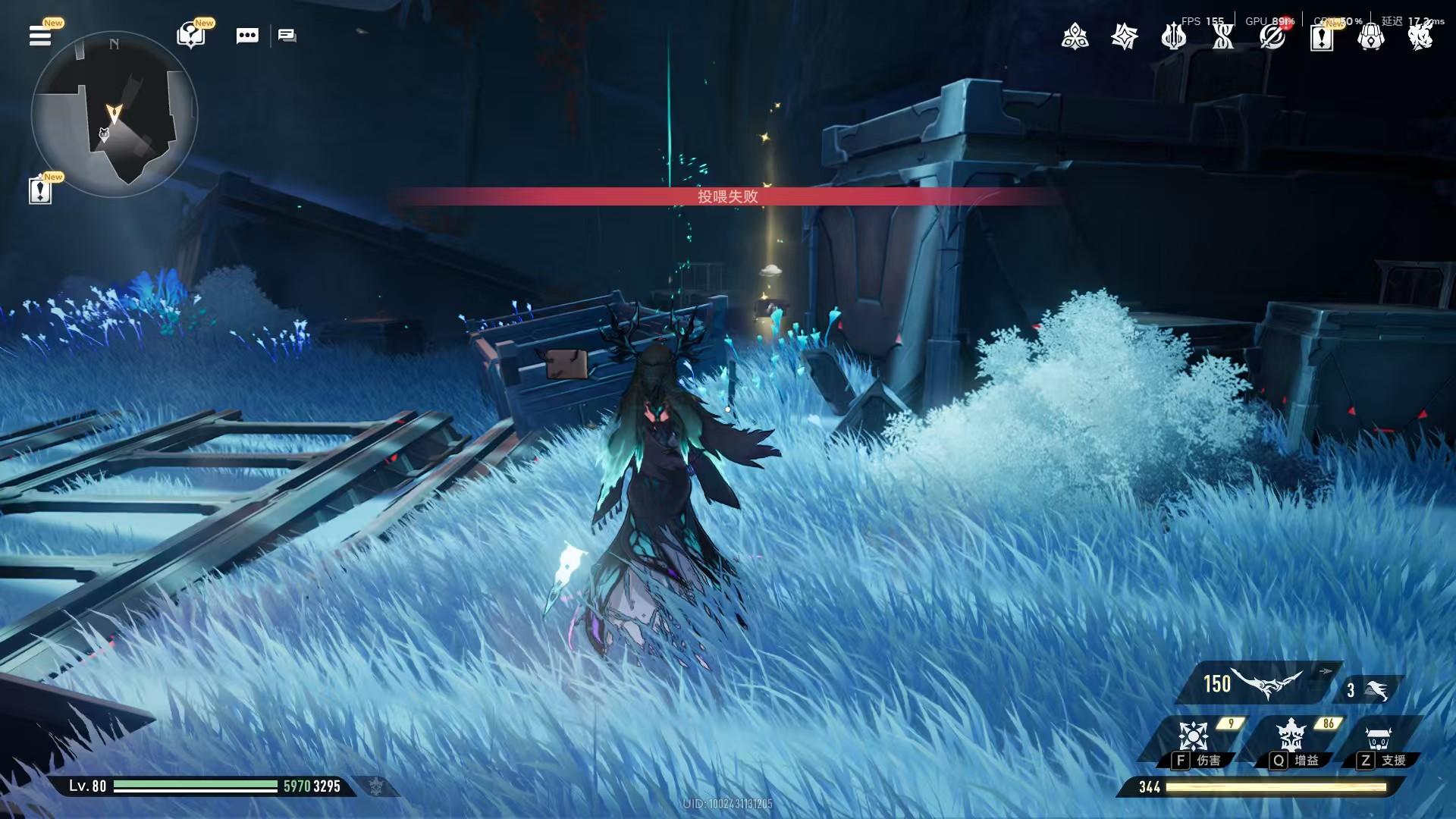Viewport: 1456px width, 819px height.
Task: Open the four-pointed star icon
Action: pyautogui.click(x=1124, y=36)
